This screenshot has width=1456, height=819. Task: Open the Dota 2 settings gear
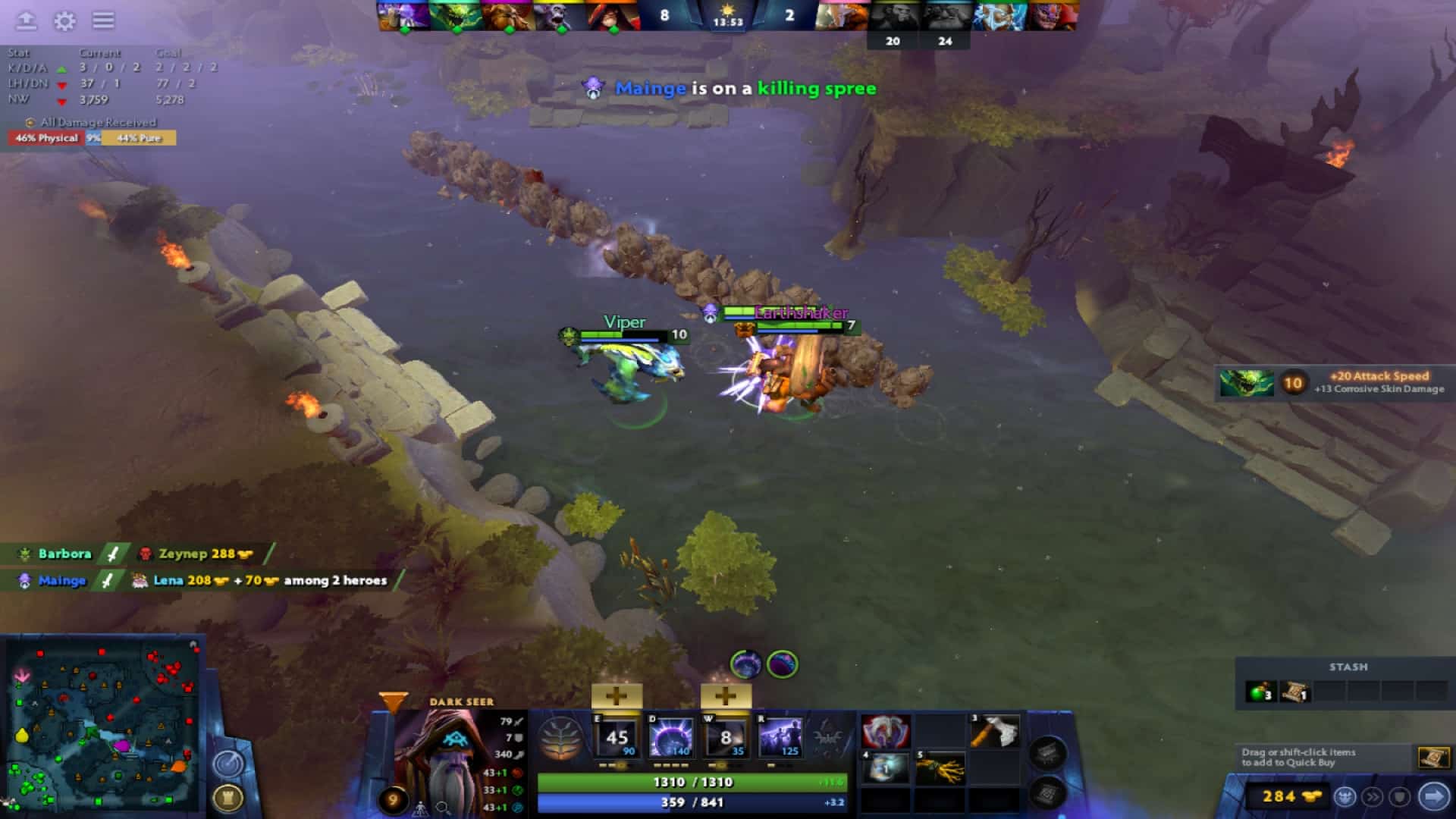tap(65, 21)
